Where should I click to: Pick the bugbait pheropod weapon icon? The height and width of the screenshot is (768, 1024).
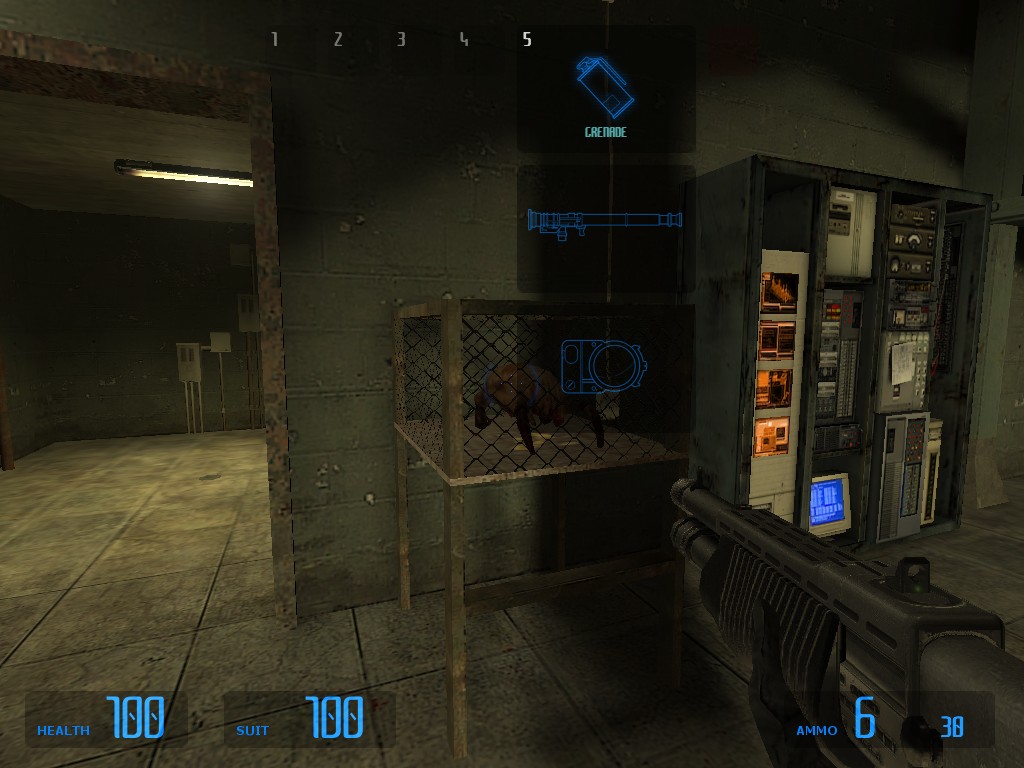pyautogui.click(x=603, y=365)
